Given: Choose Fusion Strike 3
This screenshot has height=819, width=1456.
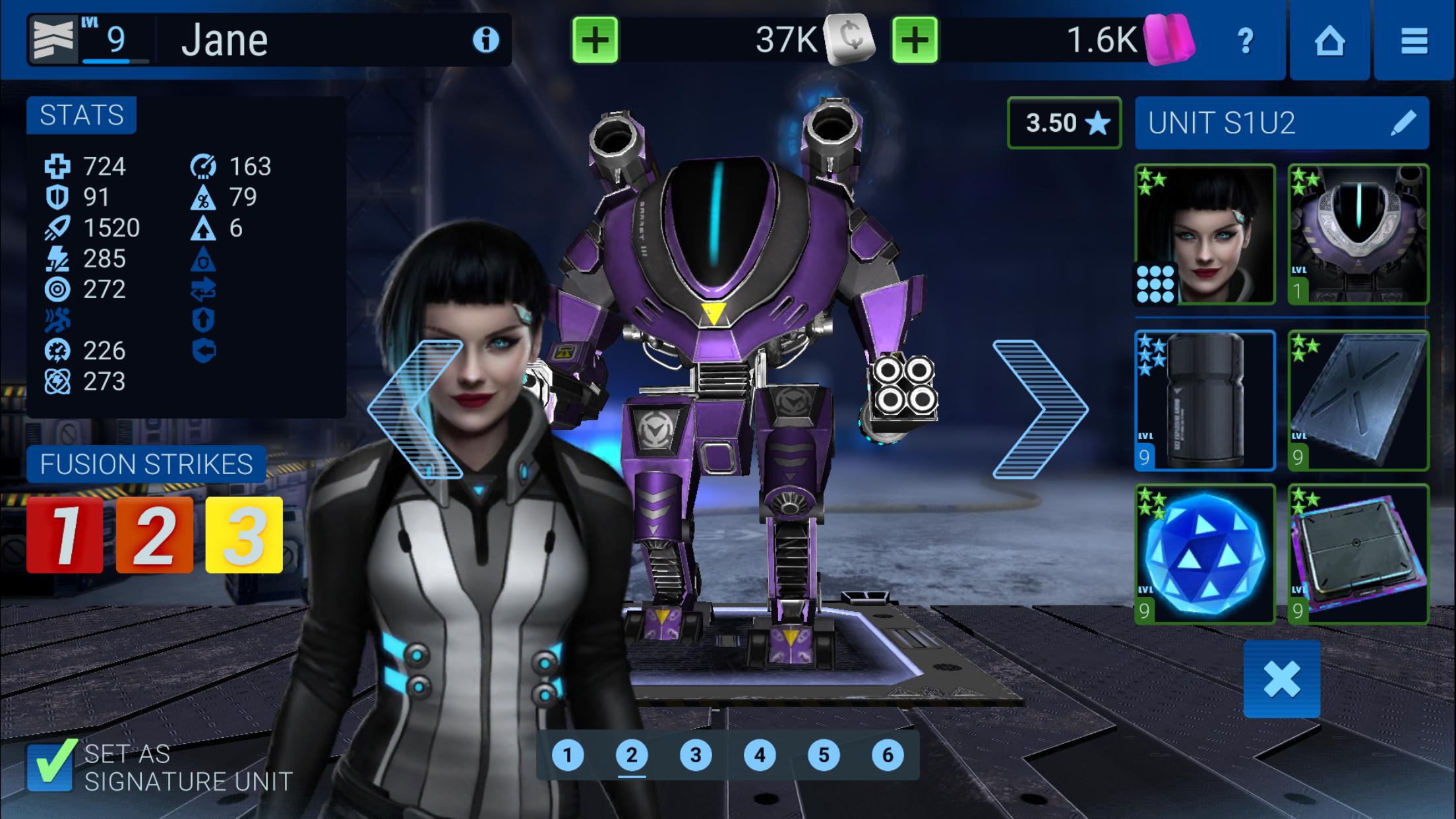Looking at the screenshot, I should pos(244,535).
